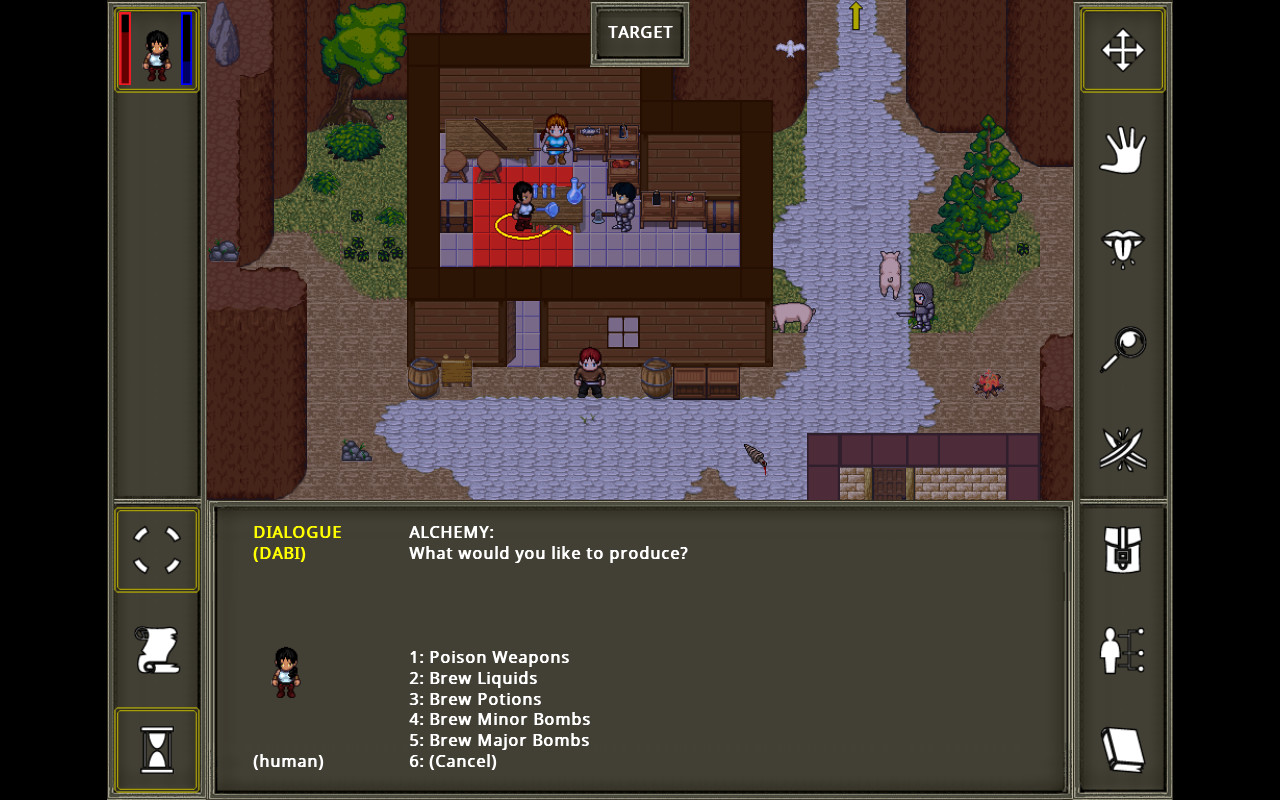Viewport: 1280px width, 800px height.
Task: Select the magnifying glass search icon
Action: pyautogui.click(x=1122, y=347)
